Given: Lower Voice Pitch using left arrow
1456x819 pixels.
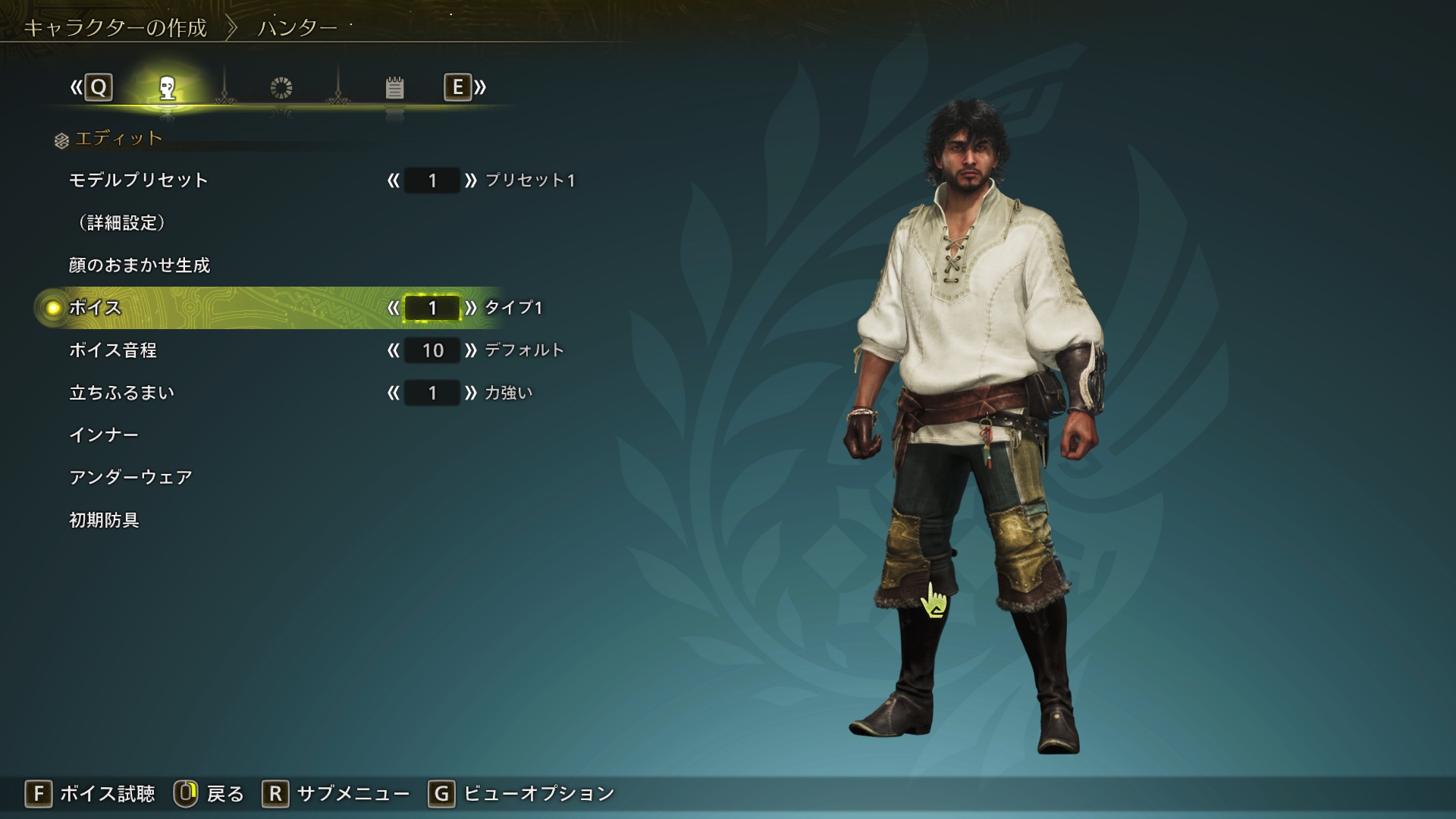Looking at the screenshot, I should (x=393, y=350).
